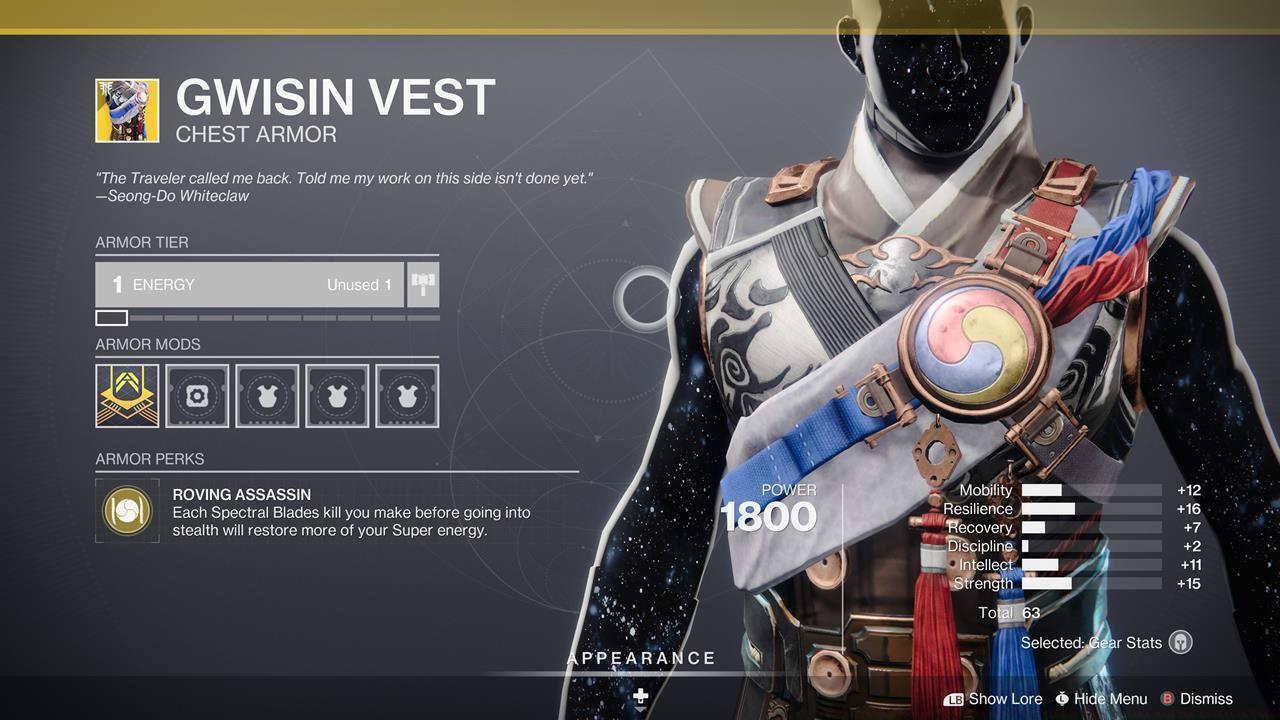Dismiss the Gwisin Vest

1207,699
